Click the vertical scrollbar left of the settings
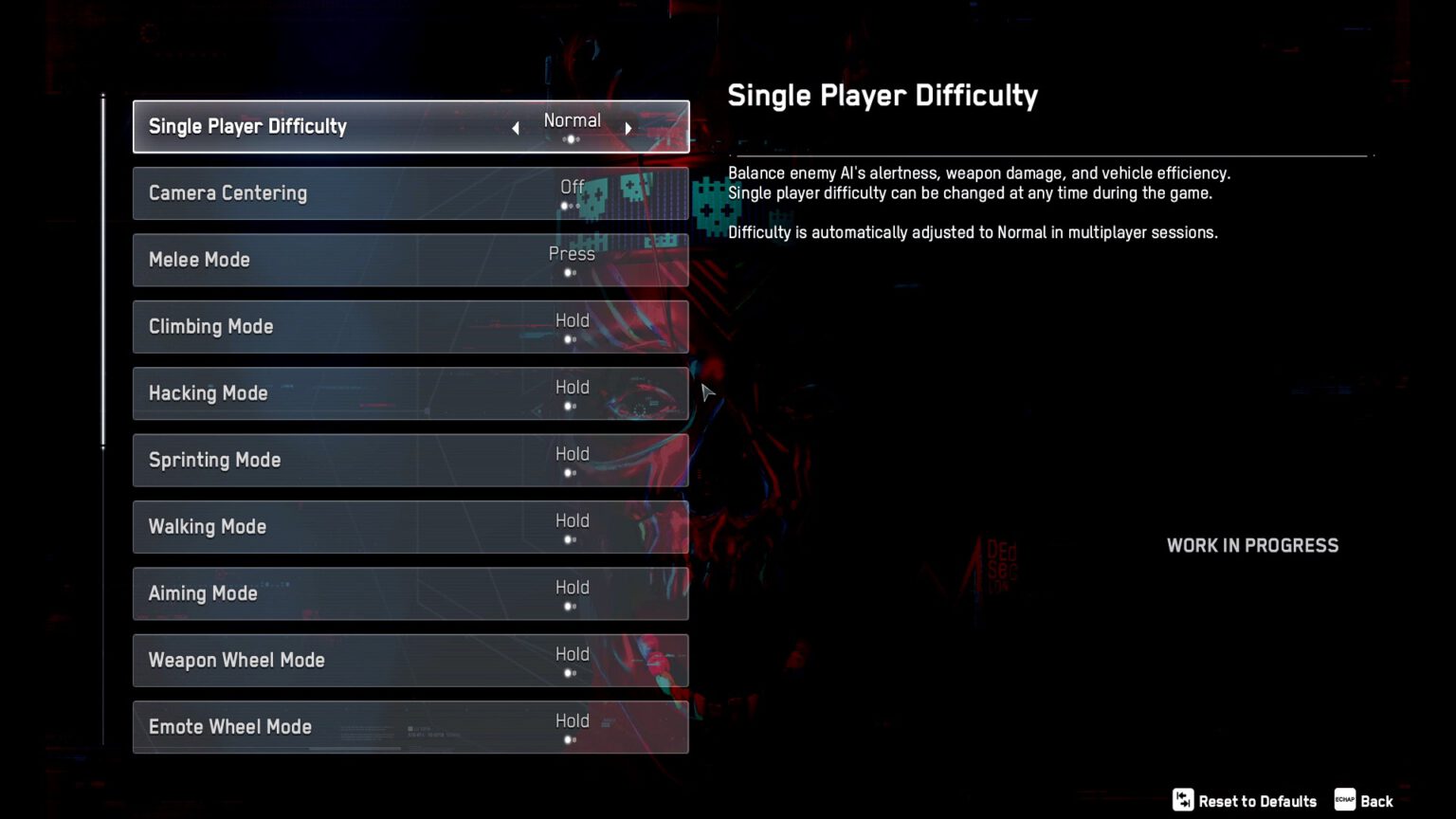This screenshot has height=819, width=1456. click(x=103, y=265)
